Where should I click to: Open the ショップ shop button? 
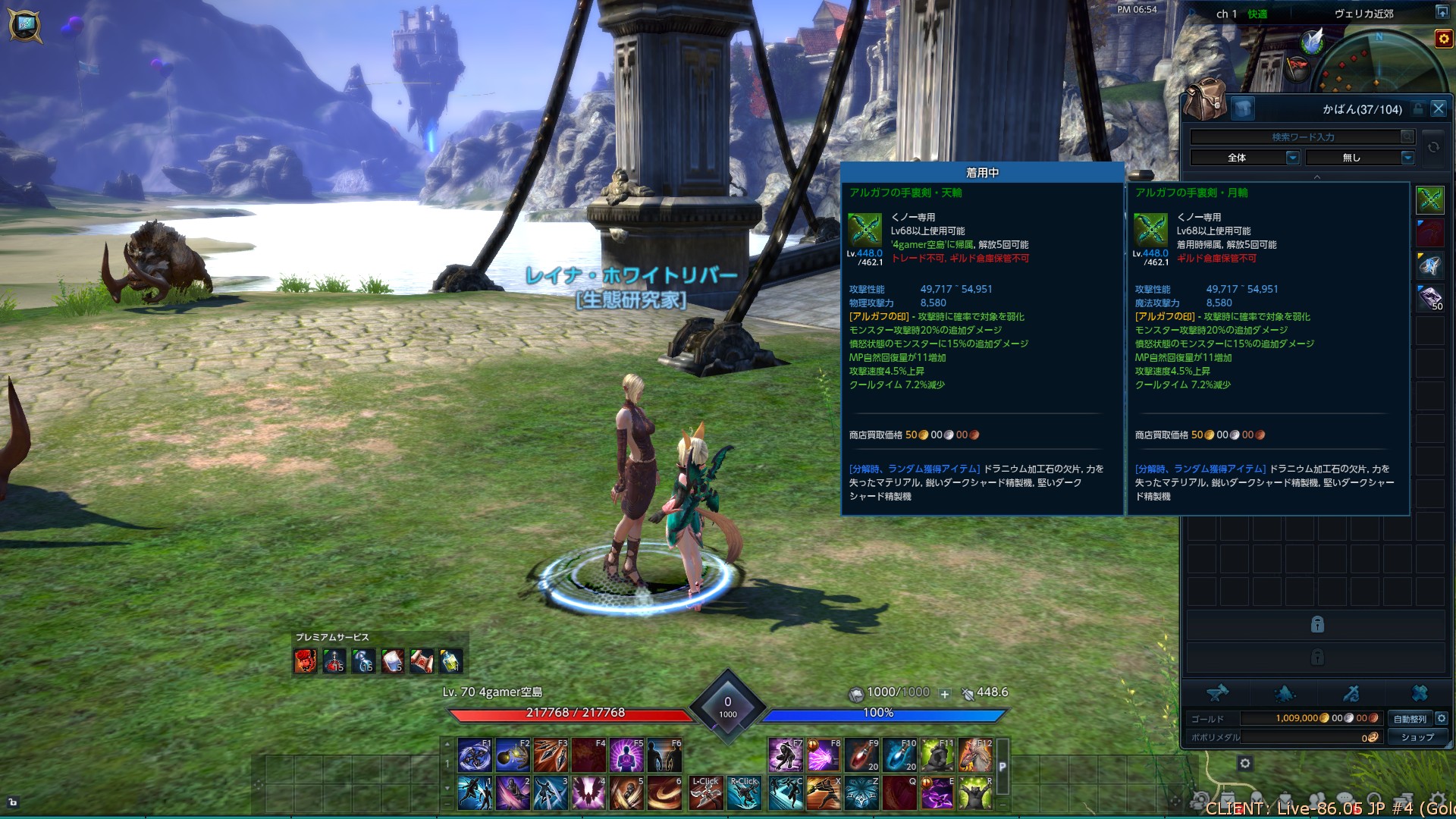click(1417, 737)
